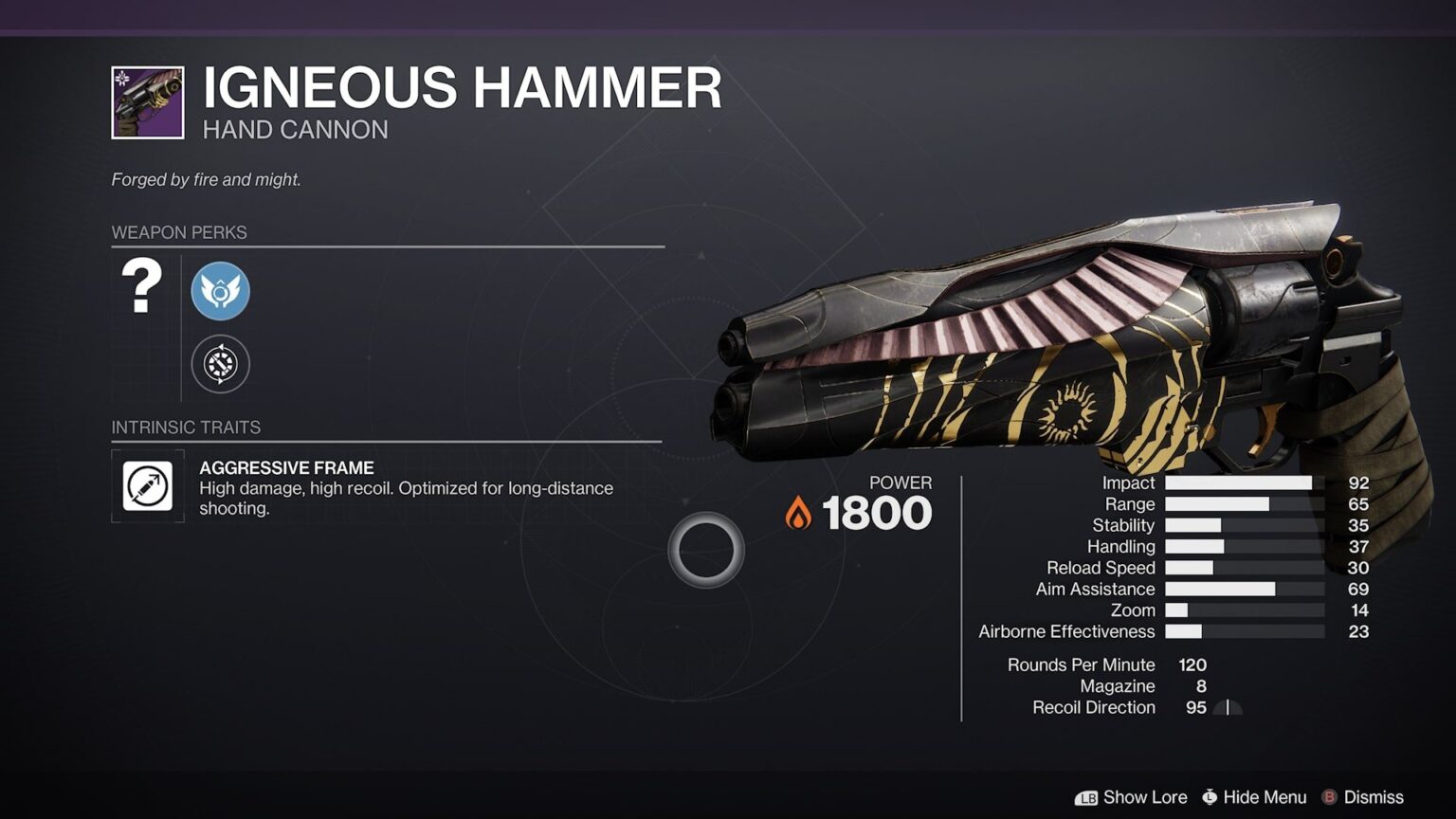Click the Hide Menu controller button icon
Screen dimensions: 1456x819
(1208, 797)
